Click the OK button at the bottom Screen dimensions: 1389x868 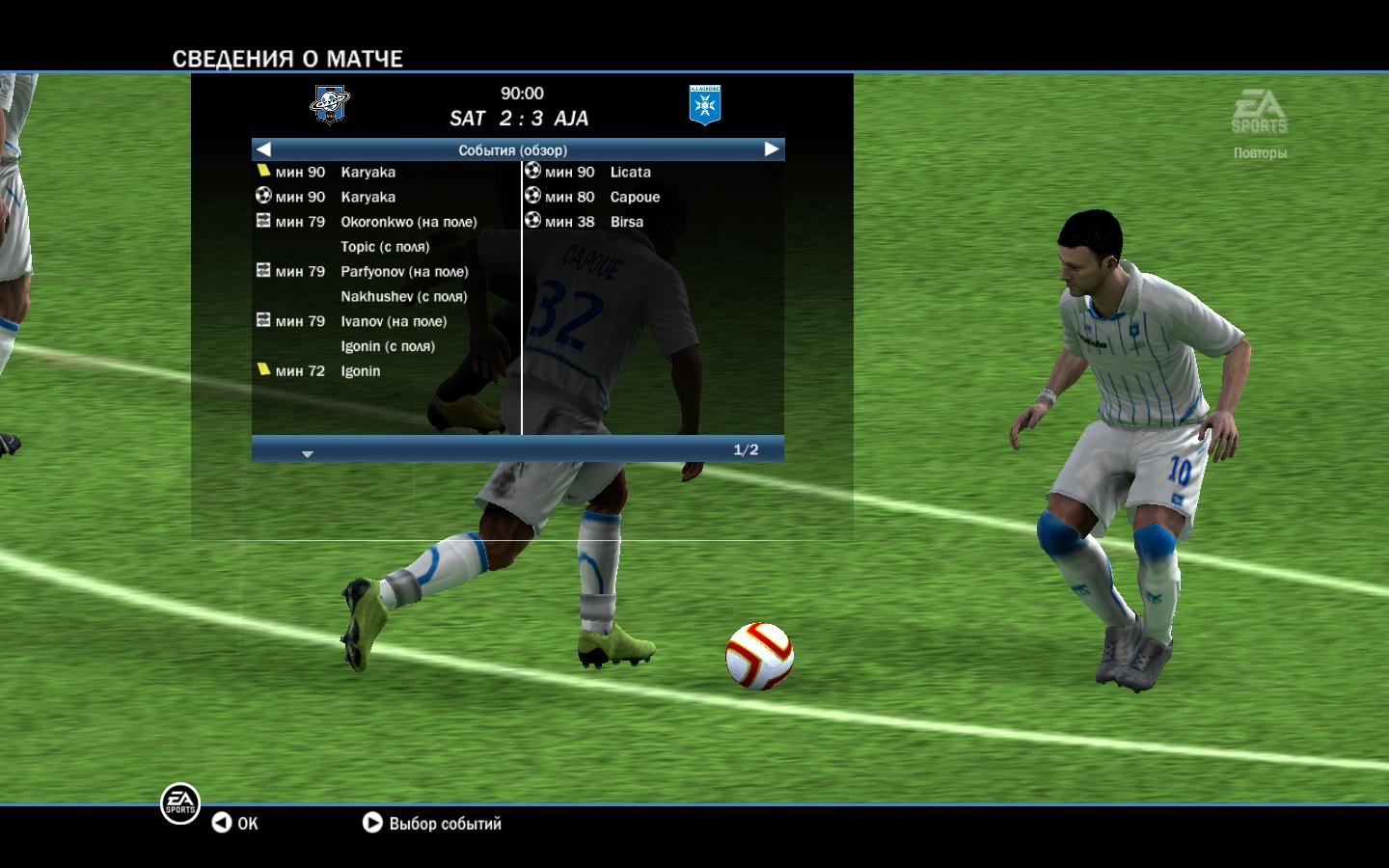click(x=235, y=824)
